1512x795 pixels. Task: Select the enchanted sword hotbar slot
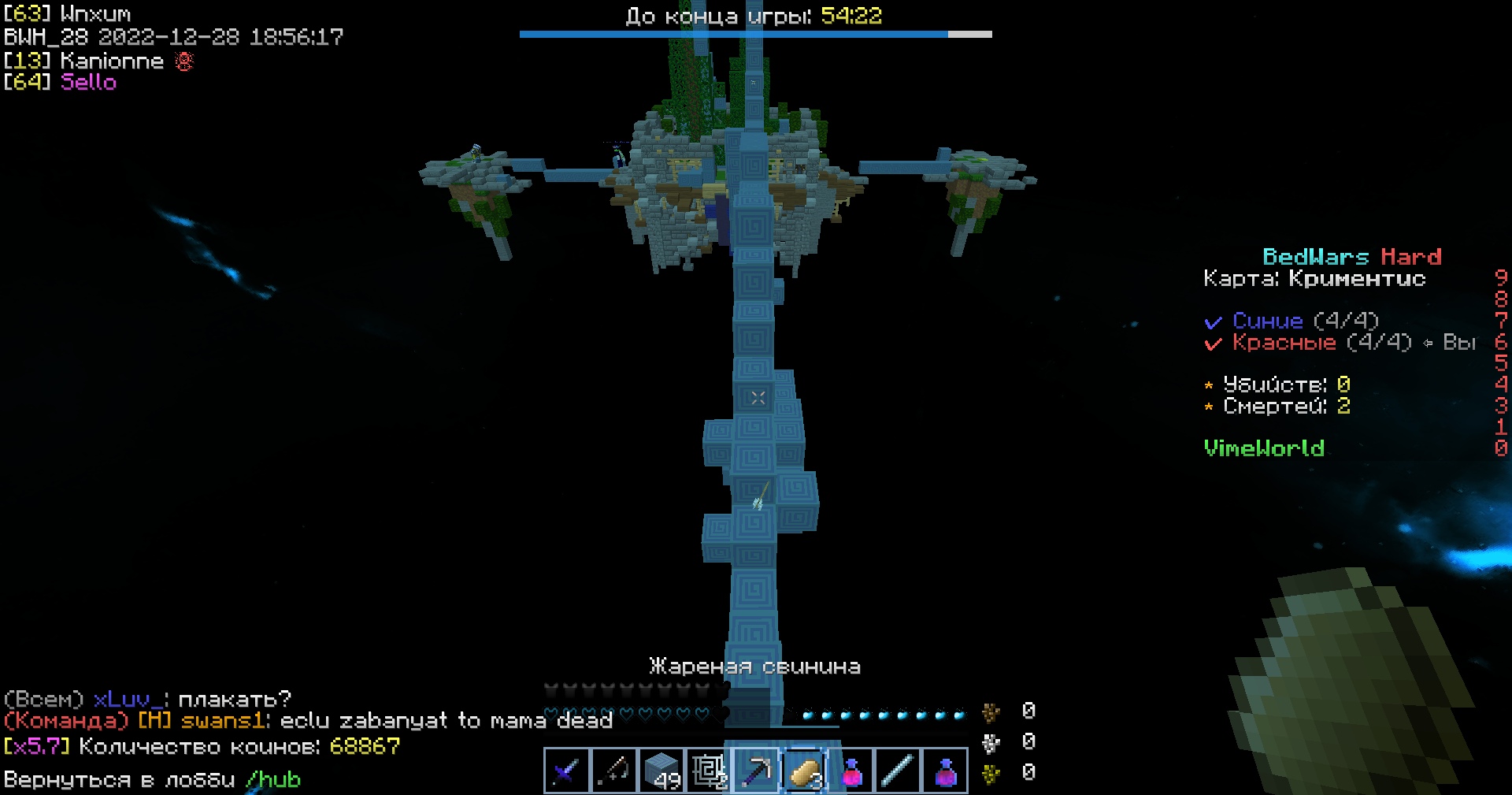coord(566,771)
